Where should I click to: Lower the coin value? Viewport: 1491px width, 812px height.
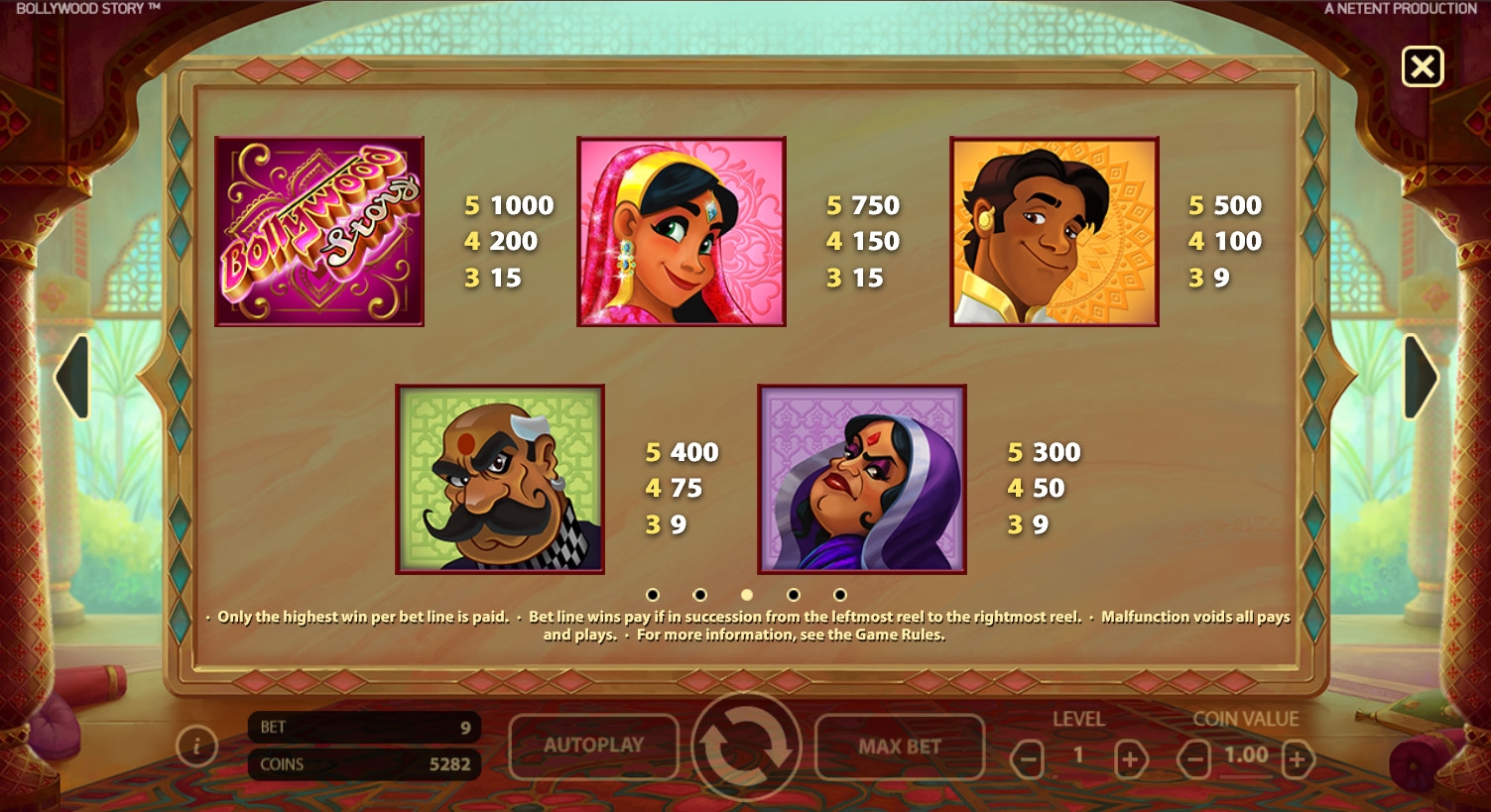(x=1194, y=760)
